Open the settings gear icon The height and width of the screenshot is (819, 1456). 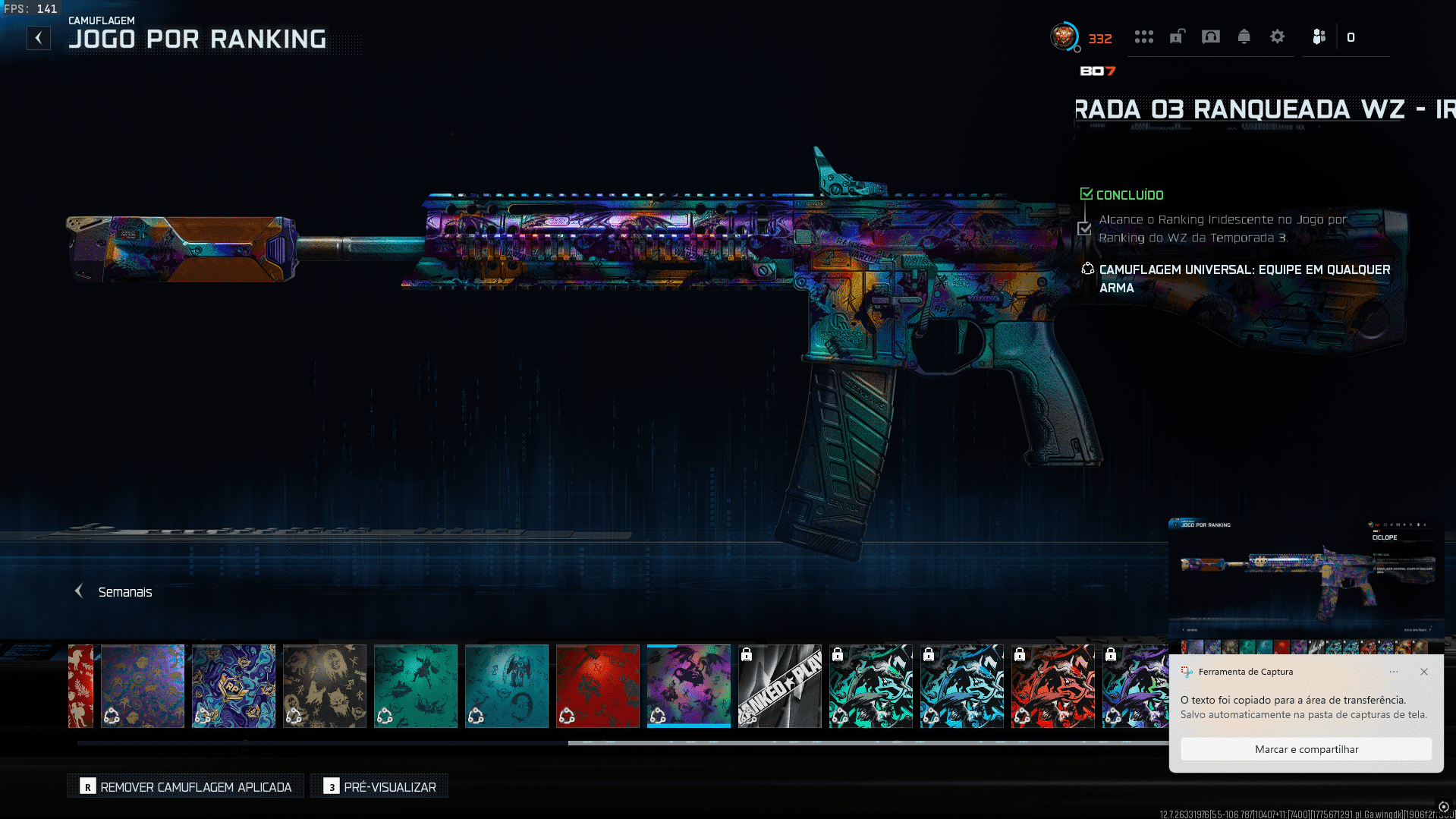(1278, 36)
